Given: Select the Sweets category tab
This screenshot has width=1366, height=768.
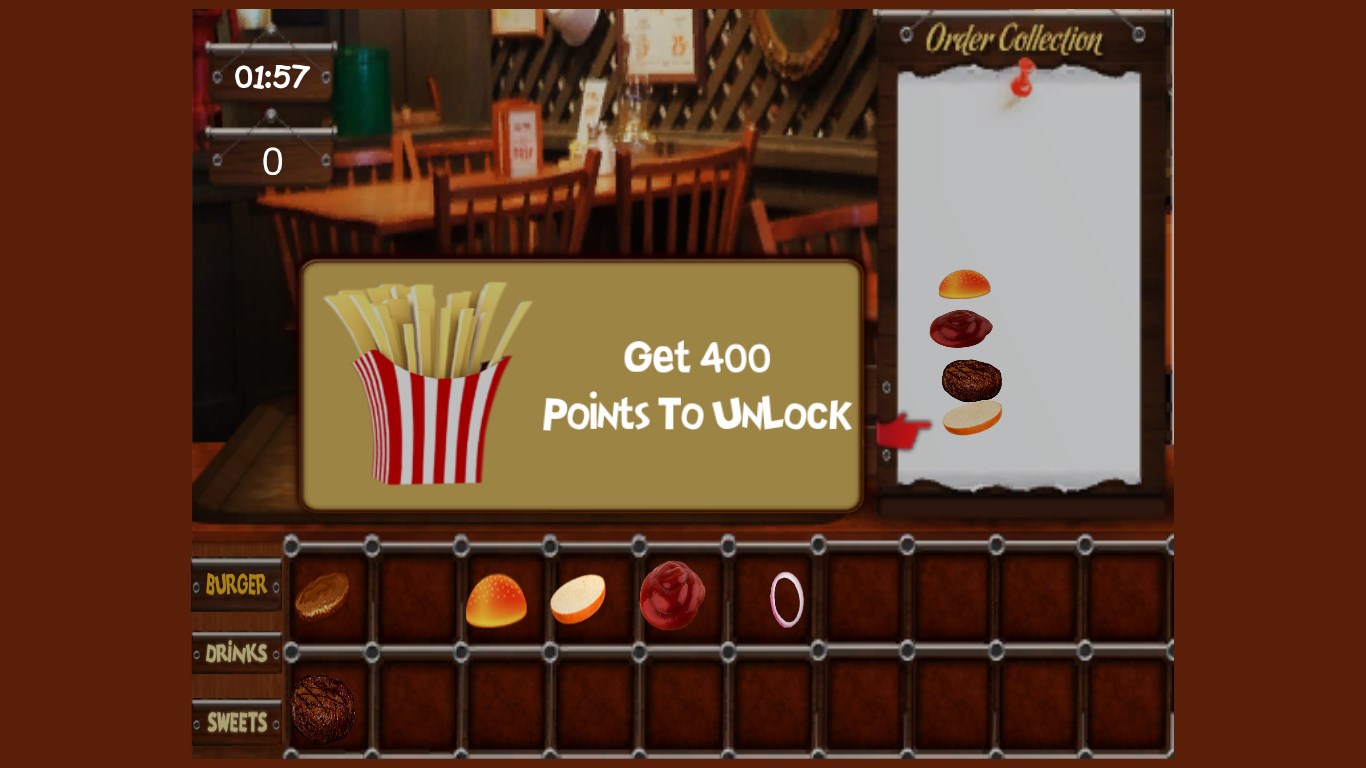Looking at the screenshot, I should coord(236,722).
